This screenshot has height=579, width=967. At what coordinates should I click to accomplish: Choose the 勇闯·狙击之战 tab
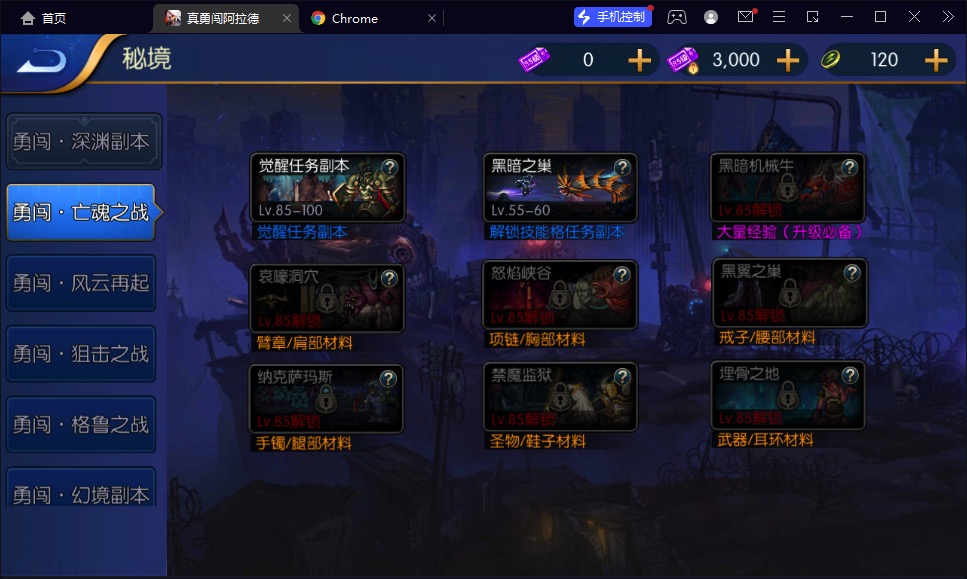(x=81, y=354)
